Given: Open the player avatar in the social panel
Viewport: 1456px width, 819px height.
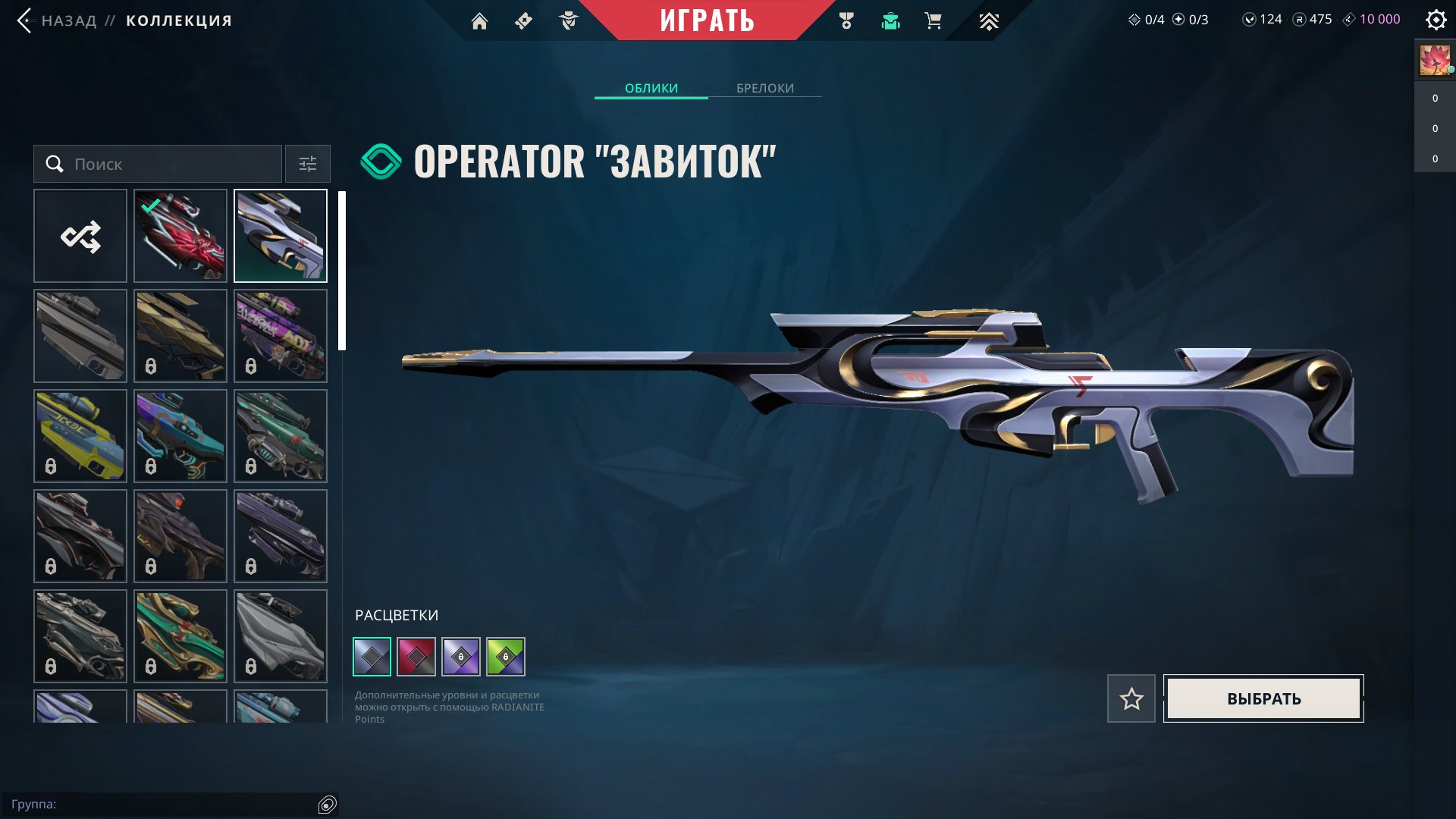Looking at the screenshot, I should [x=1435, y=60].
